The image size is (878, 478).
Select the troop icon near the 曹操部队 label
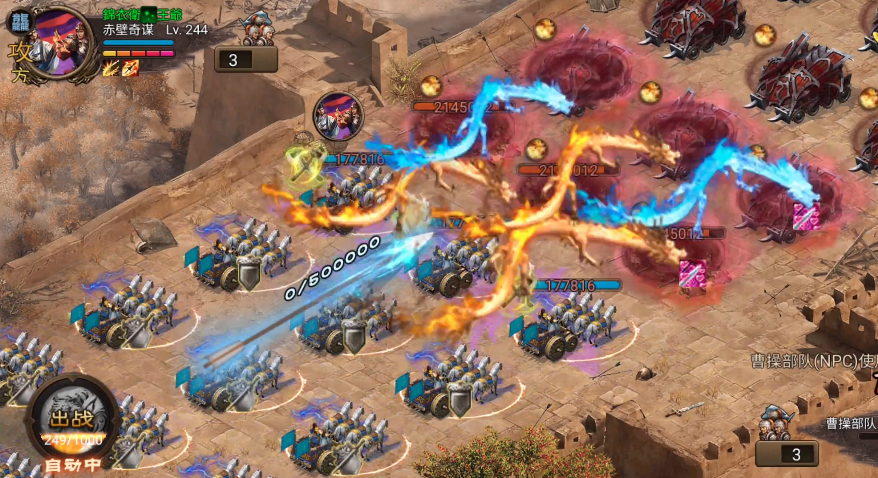pos(775,423)
